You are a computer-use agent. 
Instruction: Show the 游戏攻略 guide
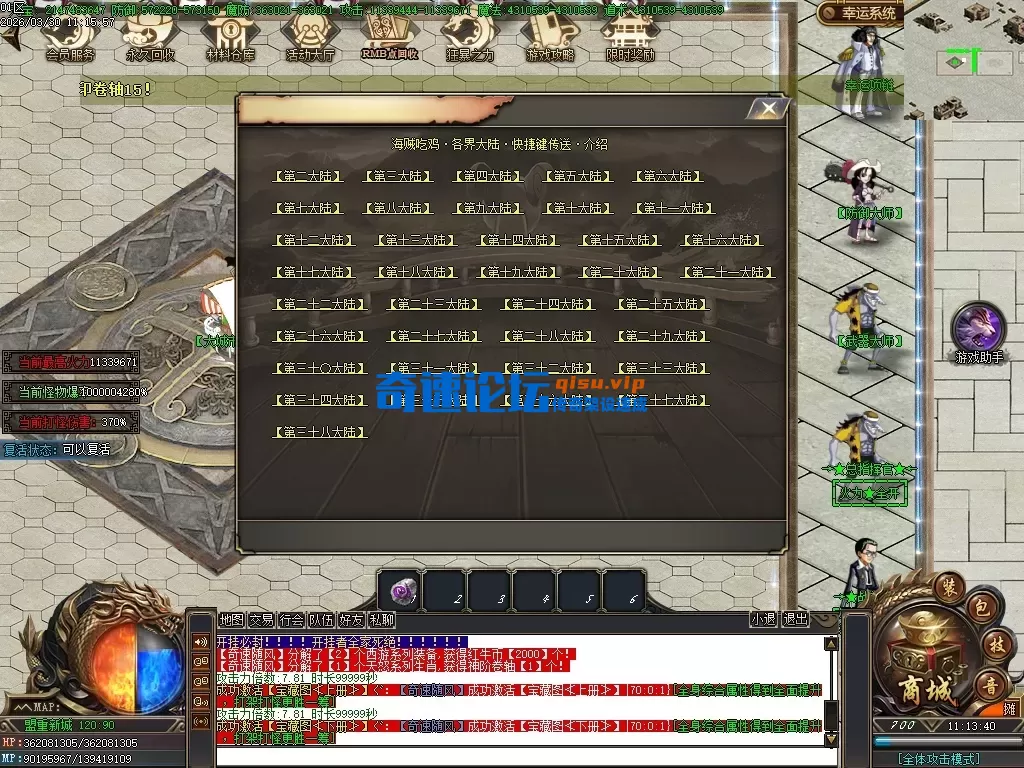(549, 41)
